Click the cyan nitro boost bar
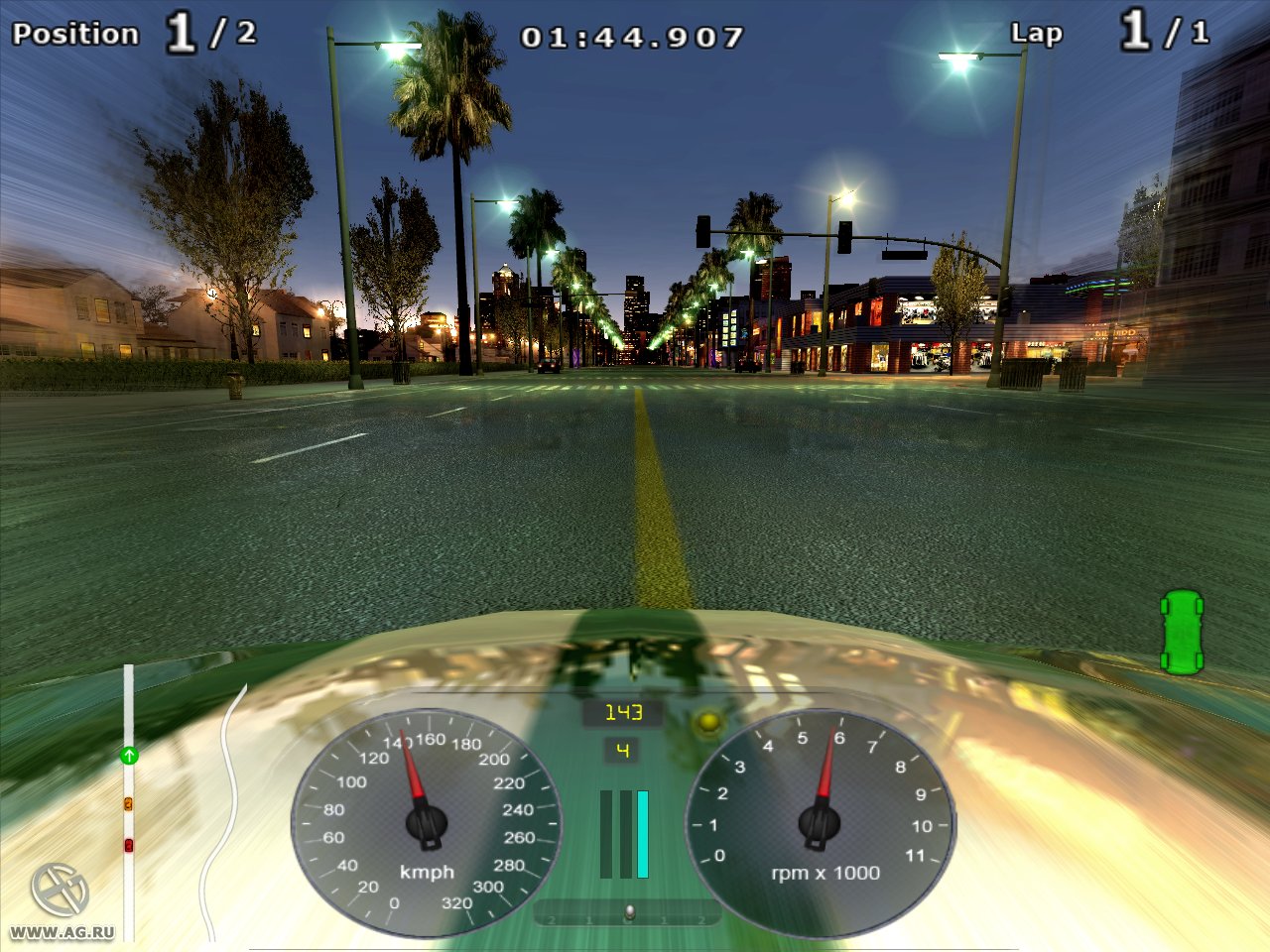Viewport: 1270px width, 952px height. click(x=642, y=833)
